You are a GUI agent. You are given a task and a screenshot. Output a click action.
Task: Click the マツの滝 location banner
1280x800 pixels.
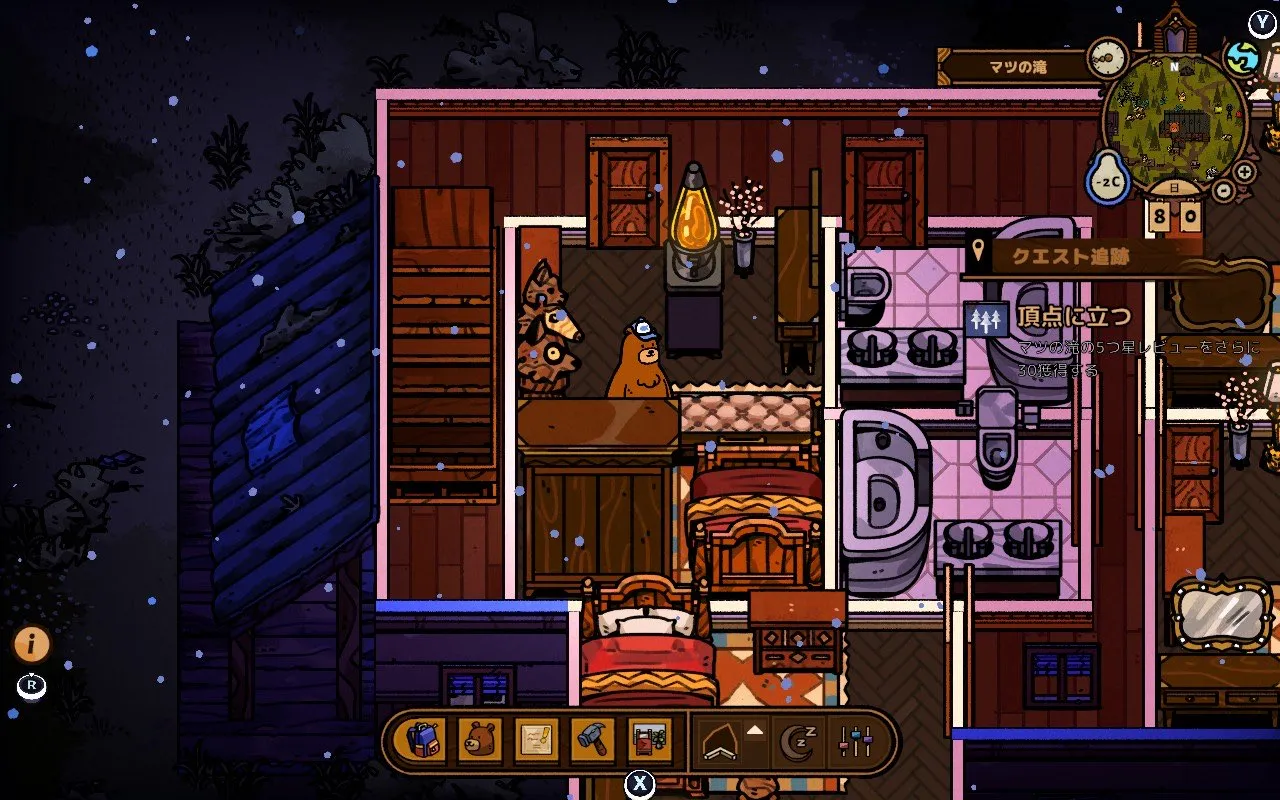[x=1017, y=68]
